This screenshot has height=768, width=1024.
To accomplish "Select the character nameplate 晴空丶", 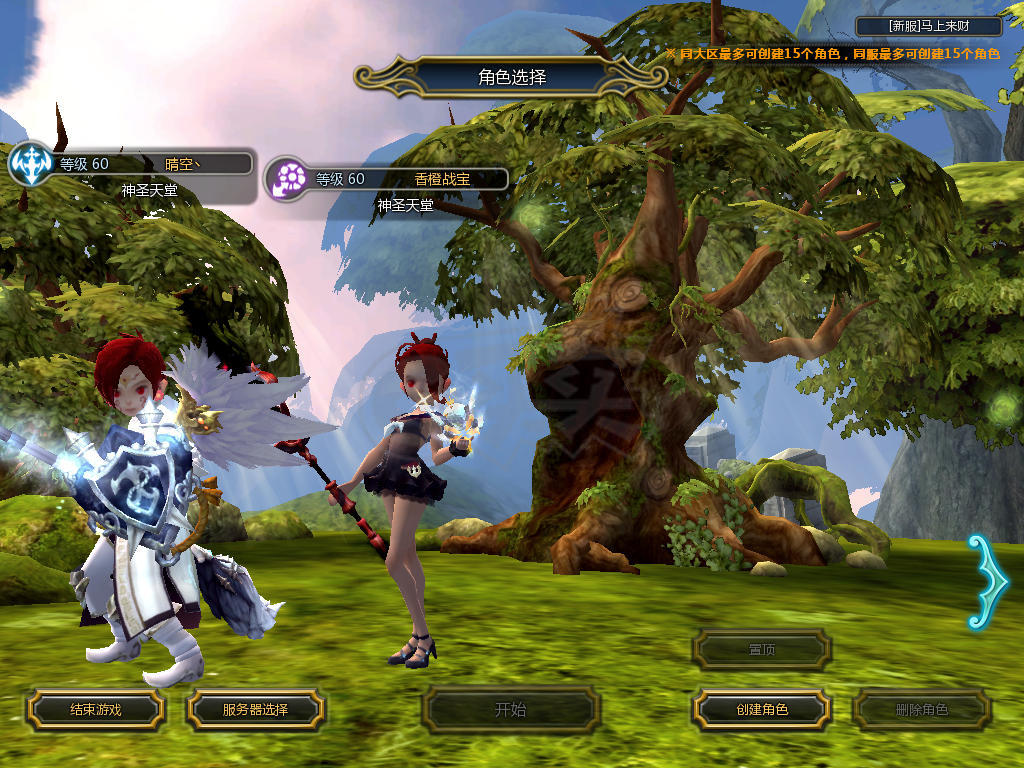I will click(150, 164).
